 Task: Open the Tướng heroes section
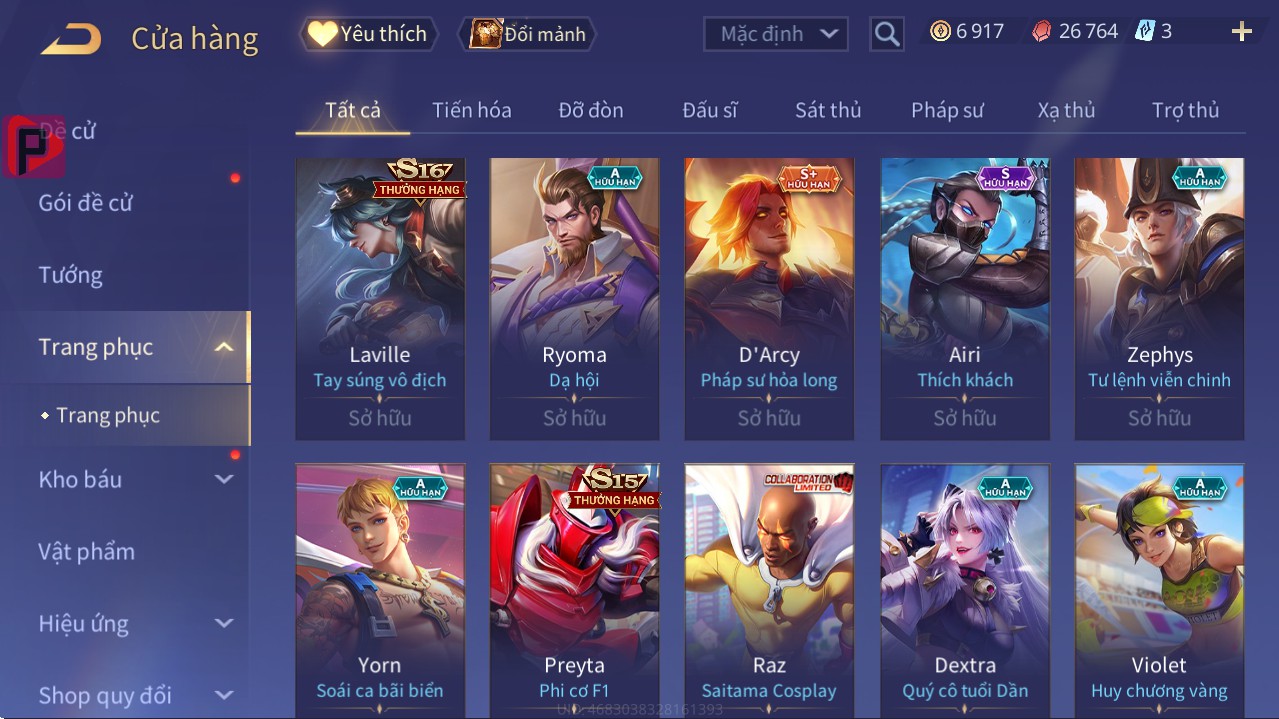point(70,275)
